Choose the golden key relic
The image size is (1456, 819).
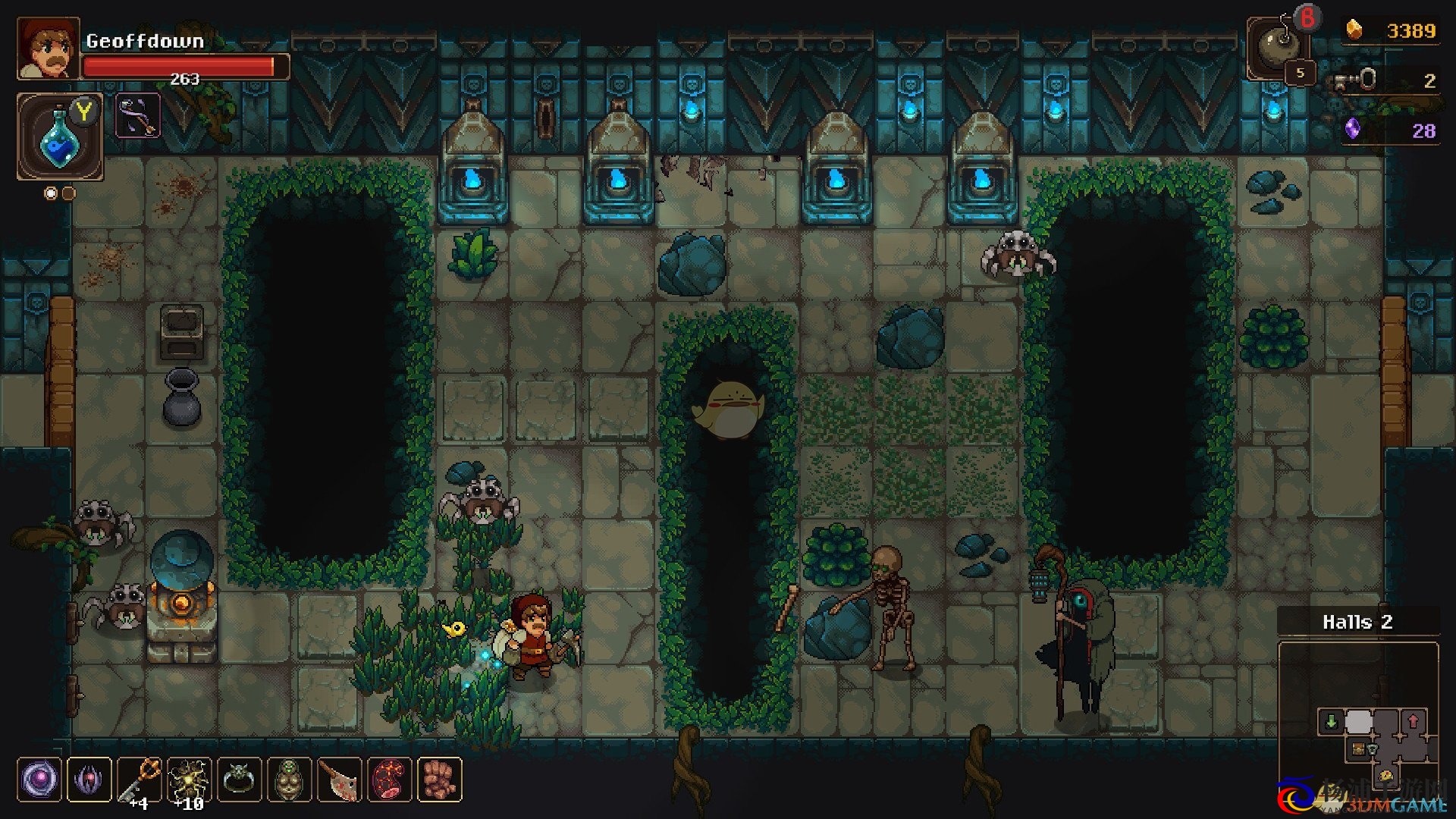140,780
